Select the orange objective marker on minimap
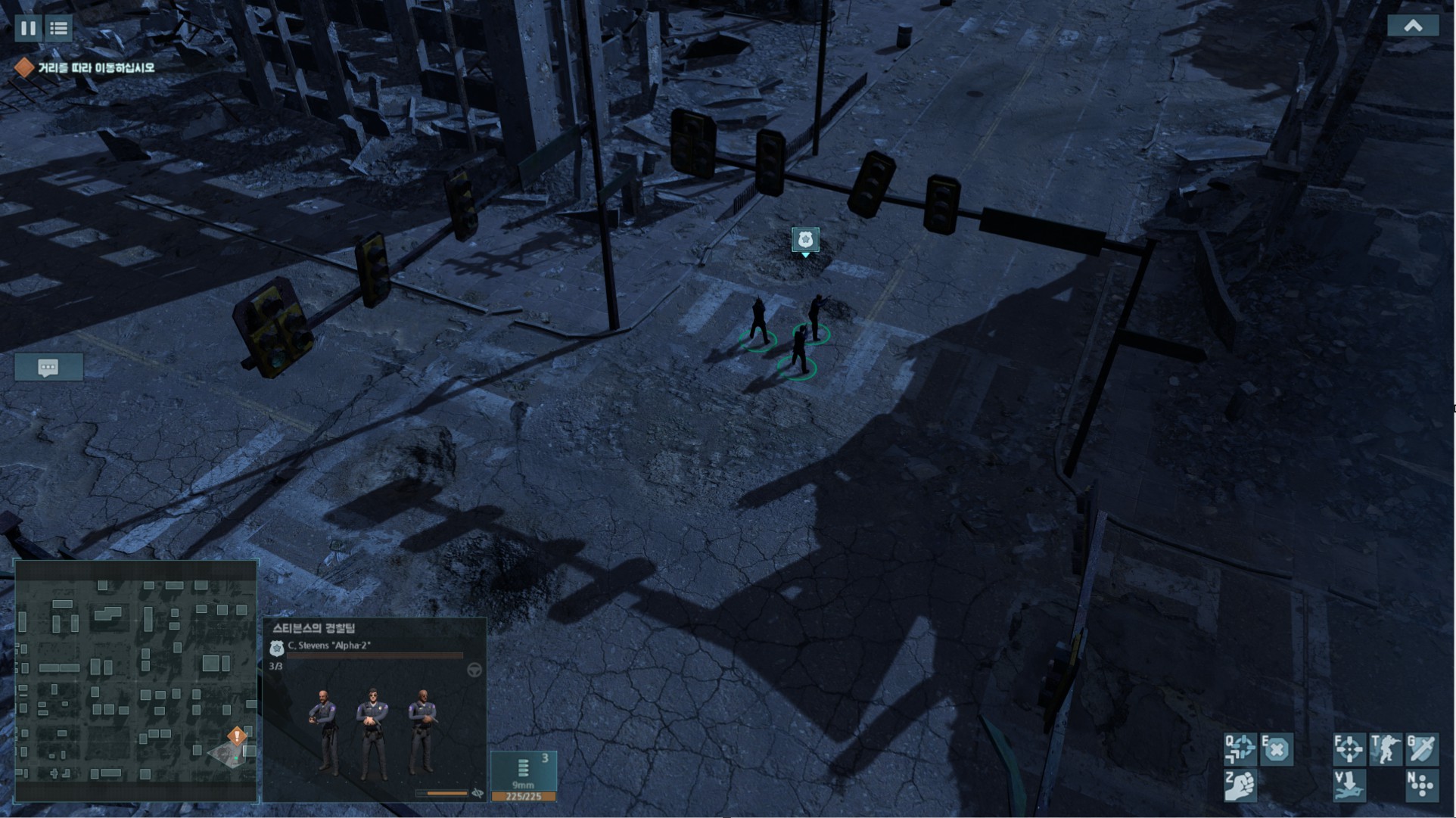1456x818 pixels. [237, 736]
